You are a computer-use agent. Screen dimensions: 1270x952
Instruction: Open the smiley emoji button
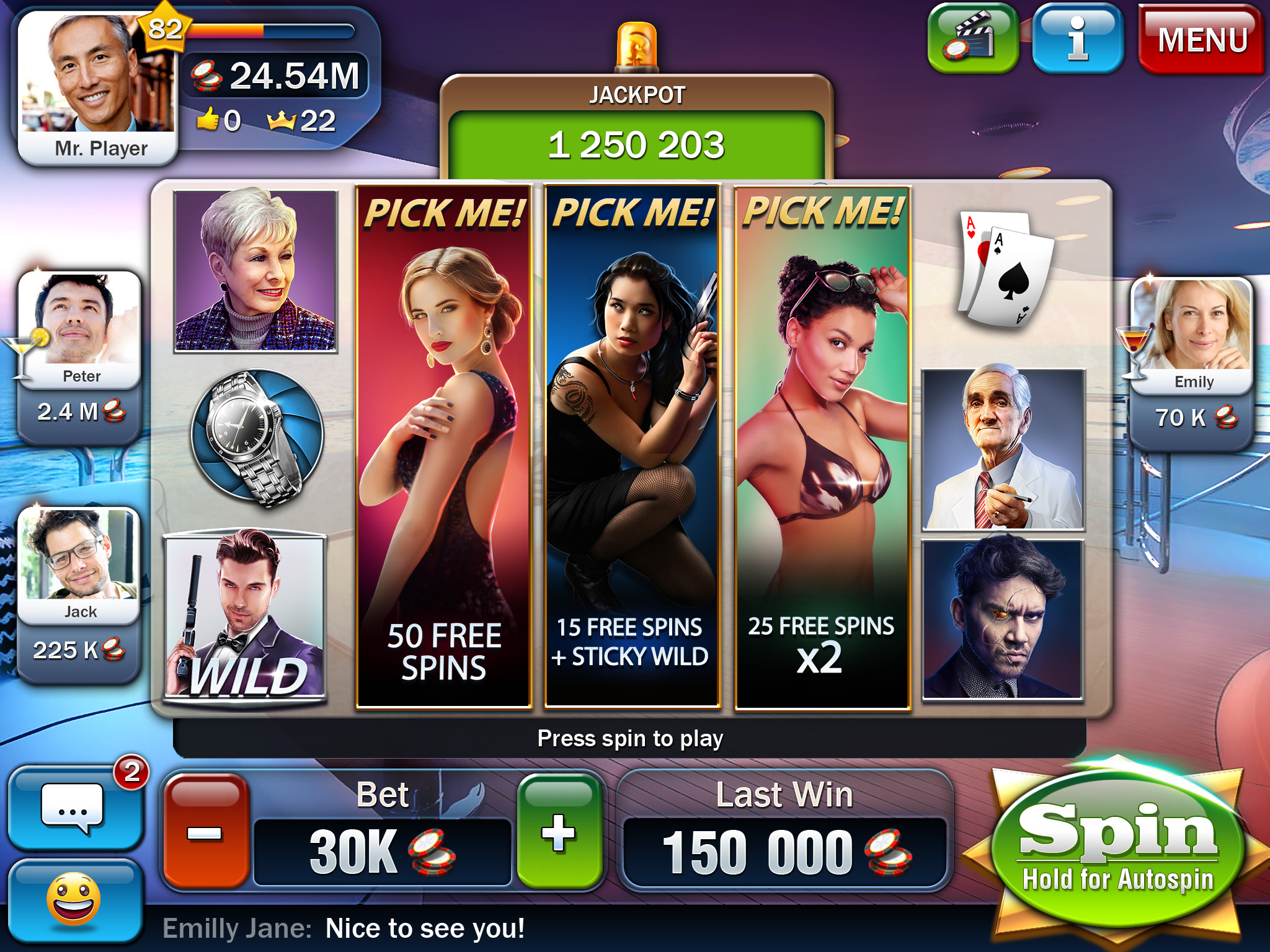click(74, 900)
